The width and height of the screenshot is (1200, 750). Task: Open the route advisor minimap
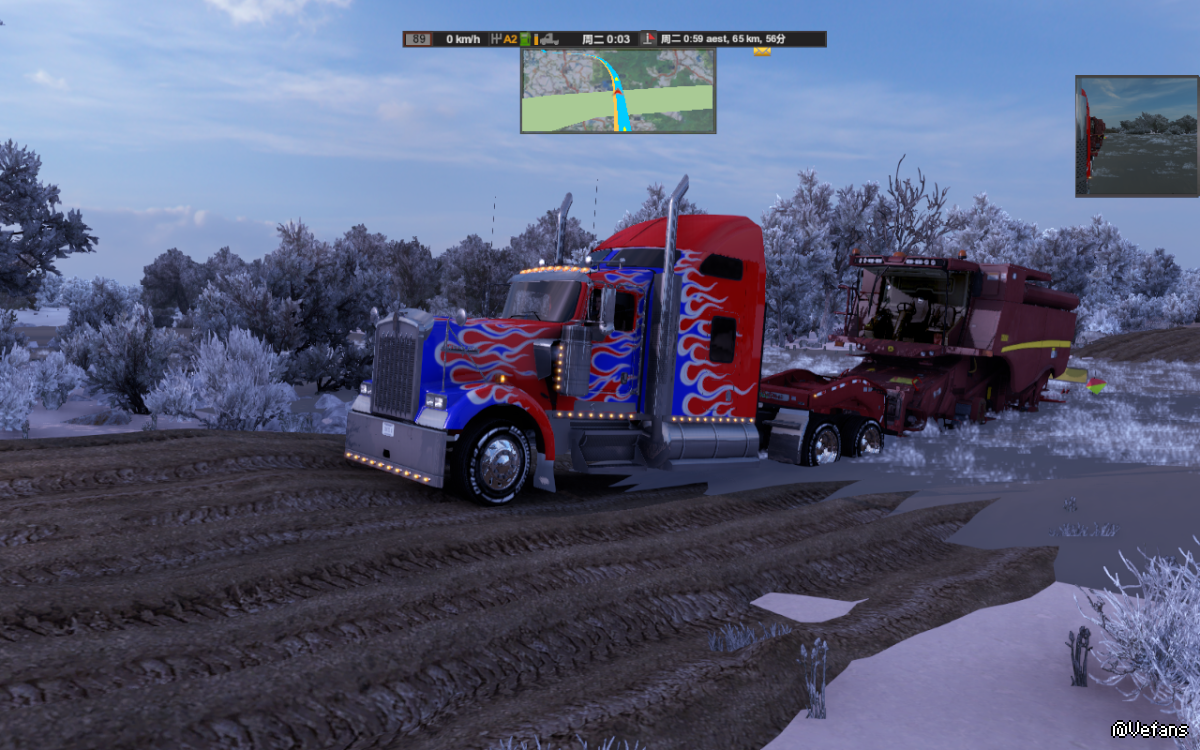point(618,91)
